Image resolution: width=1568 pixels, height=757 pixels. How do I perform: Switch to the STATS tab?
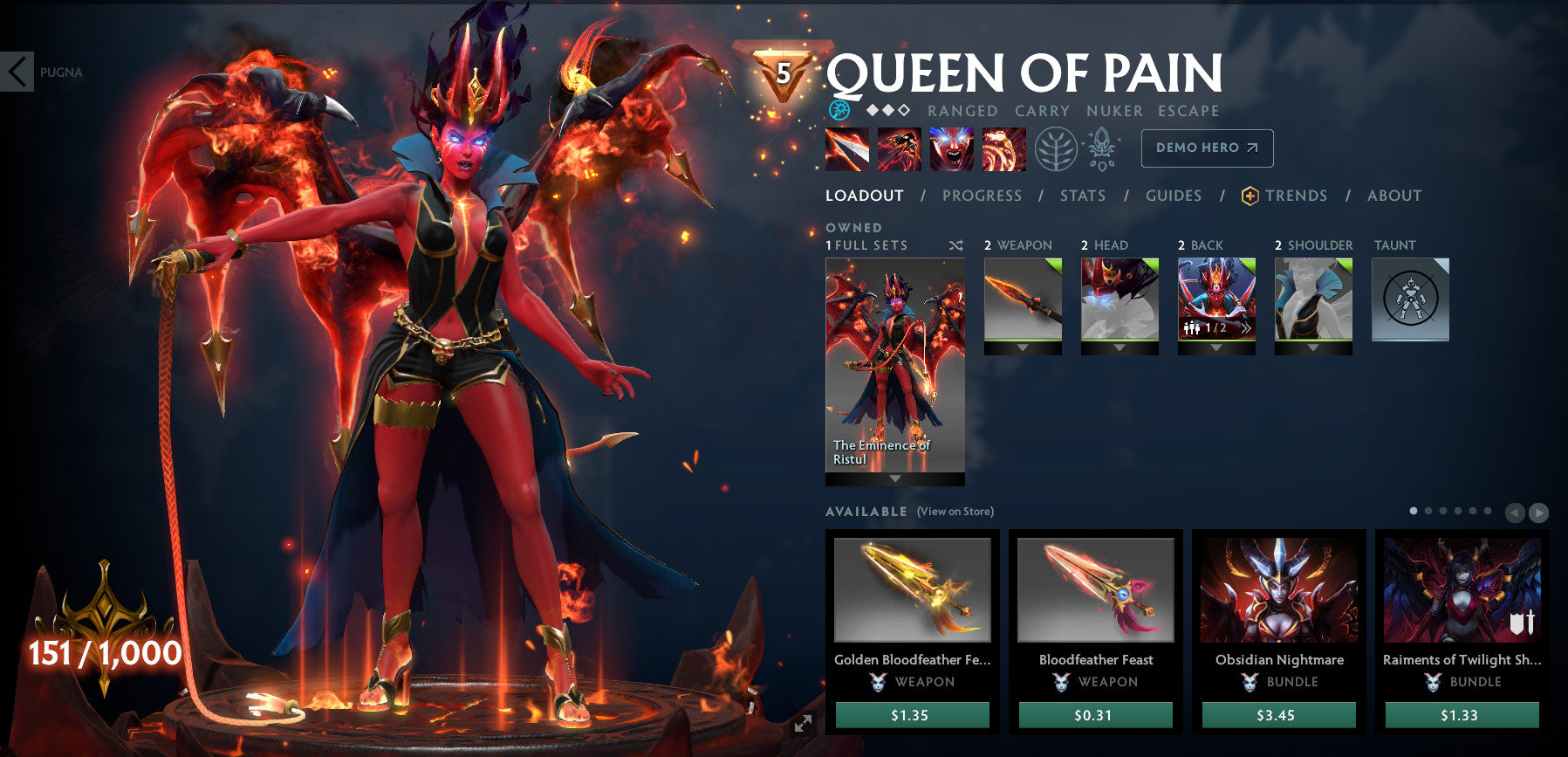click(1082, 196)
